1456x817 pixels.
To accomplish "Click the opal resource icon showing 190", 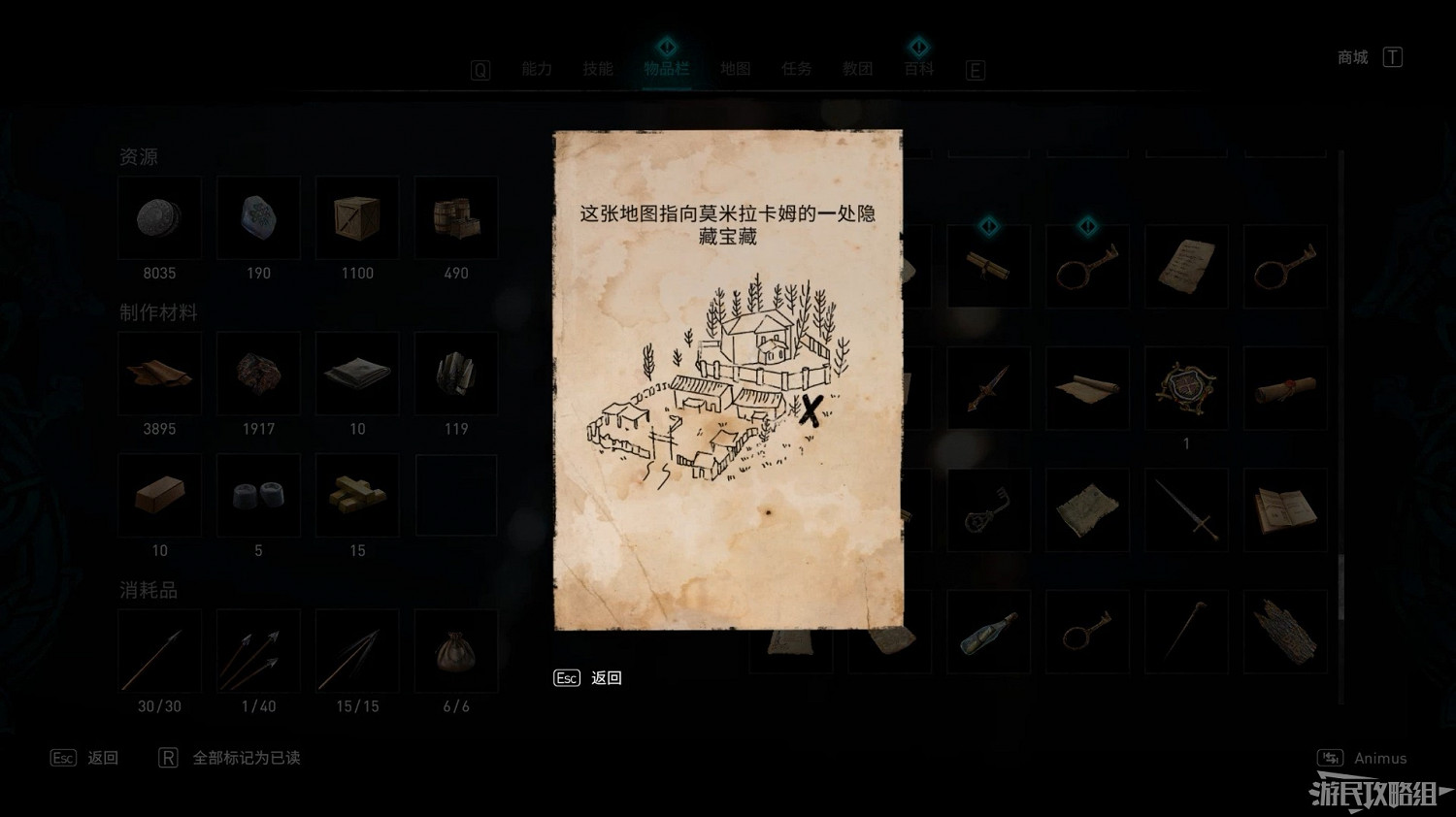I will point(258,217).
